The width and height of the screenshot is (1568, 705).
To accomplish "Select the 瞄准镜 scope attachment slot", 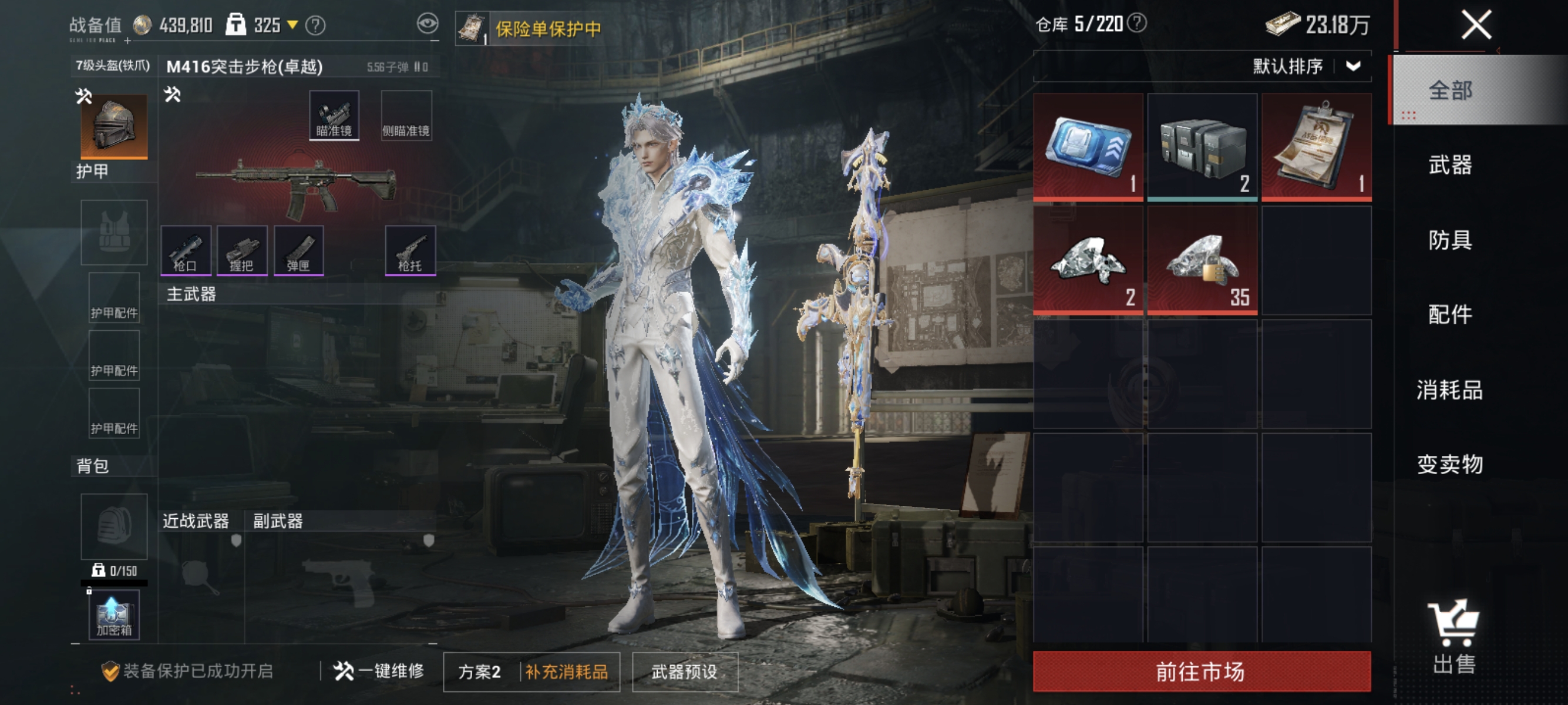I will pos(335,115).
